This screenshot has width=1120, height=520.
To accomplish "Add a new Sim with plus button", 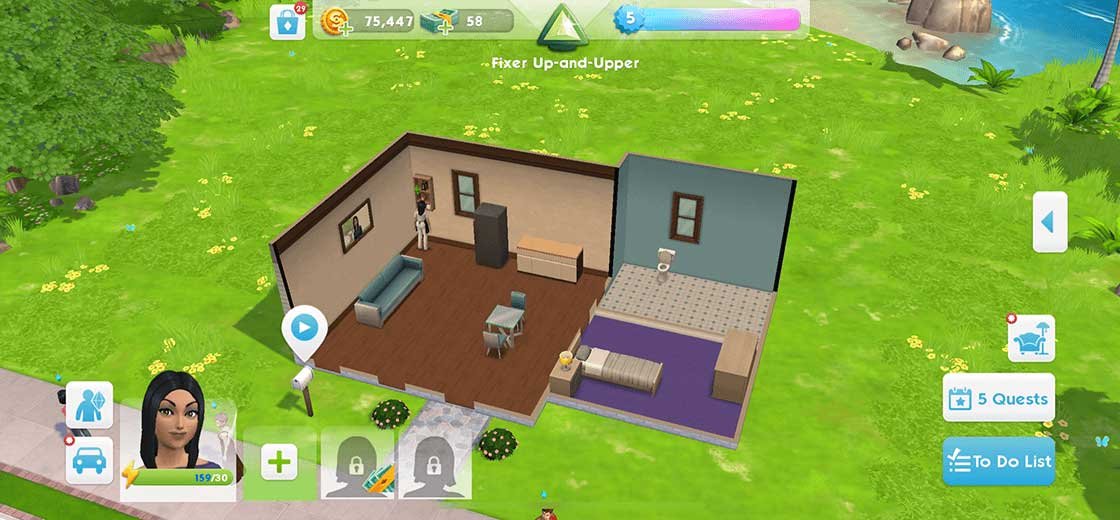I will [x=280, y=462].
